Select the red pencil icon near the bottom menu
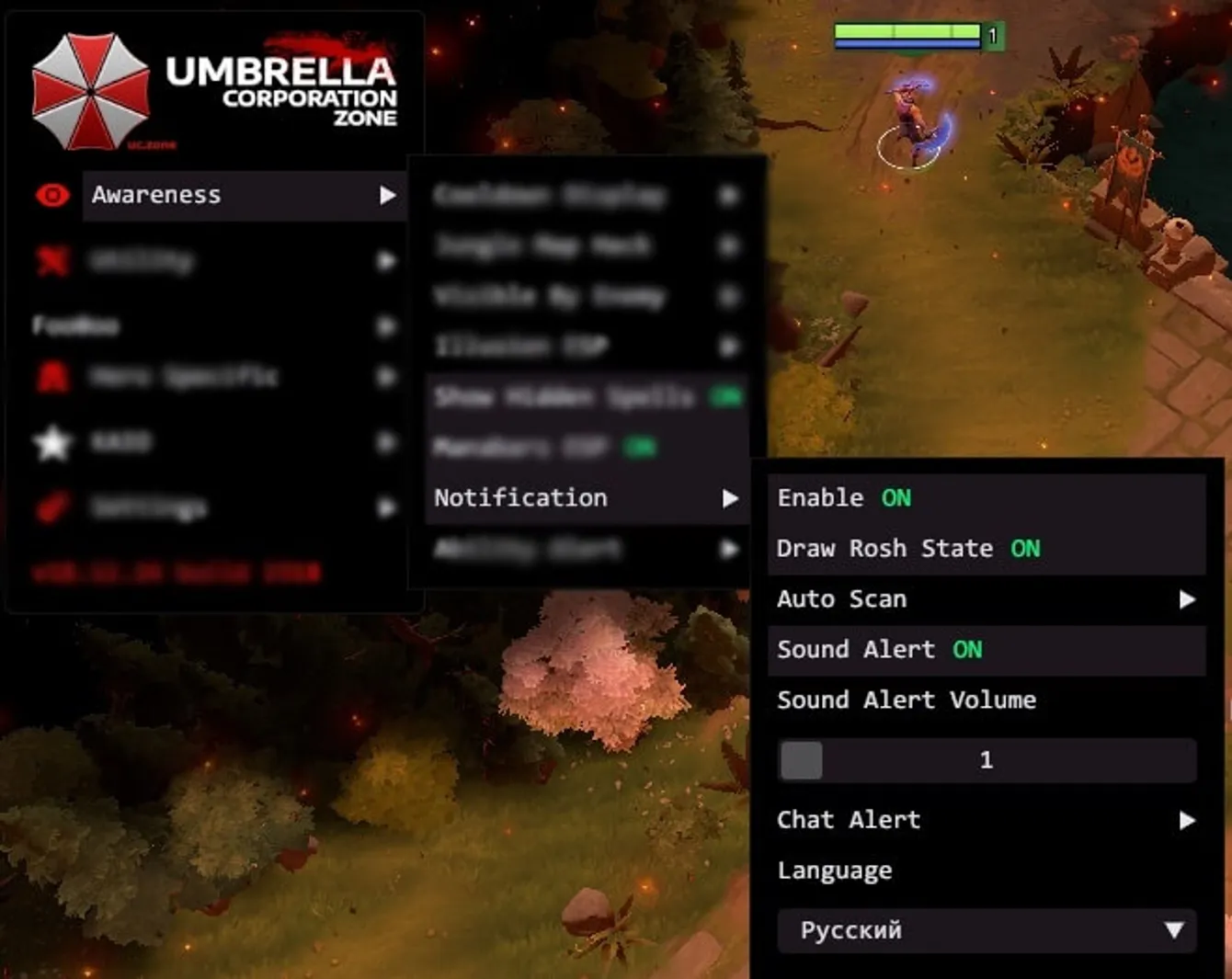The image size is (1232, 979). click(52, 507)
